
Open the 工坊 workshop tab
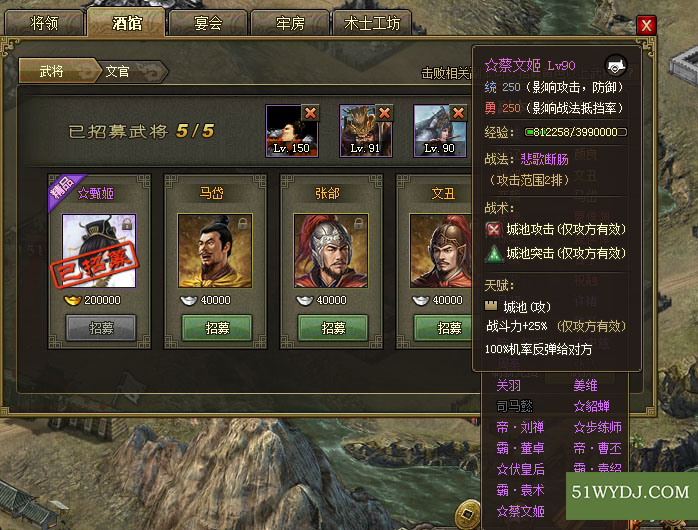(x=372, y=23)
